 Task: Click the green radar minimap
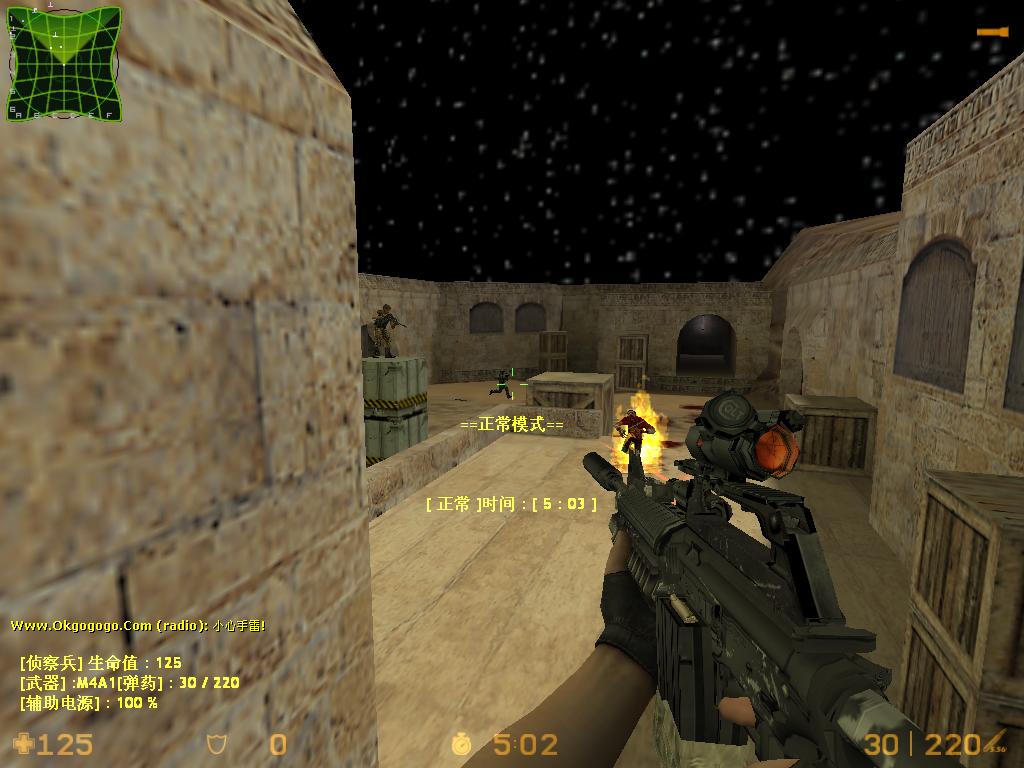coord(64,64)
